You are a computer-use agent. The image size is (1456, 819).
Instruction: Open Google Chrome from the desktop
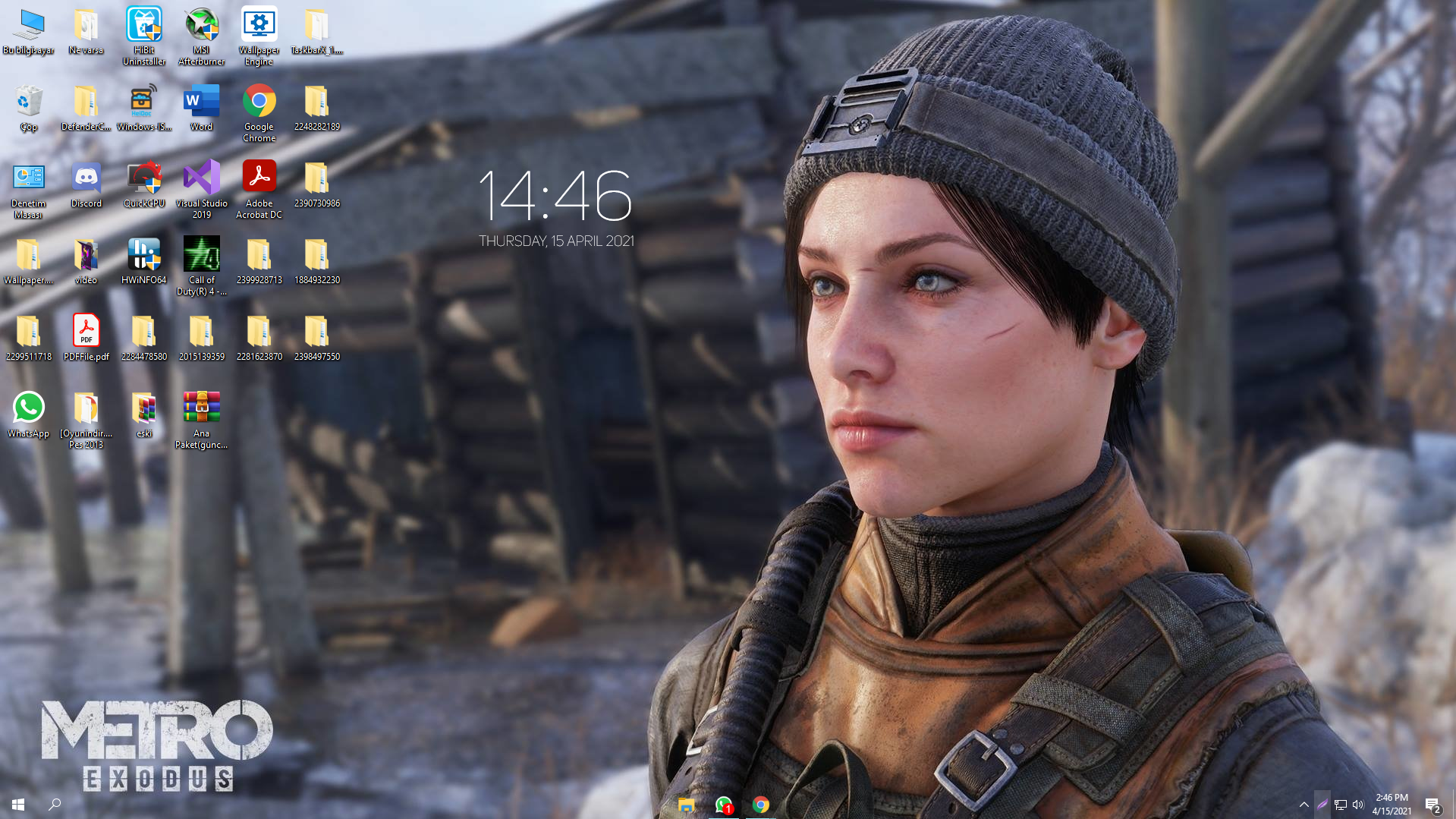(259, 106)
